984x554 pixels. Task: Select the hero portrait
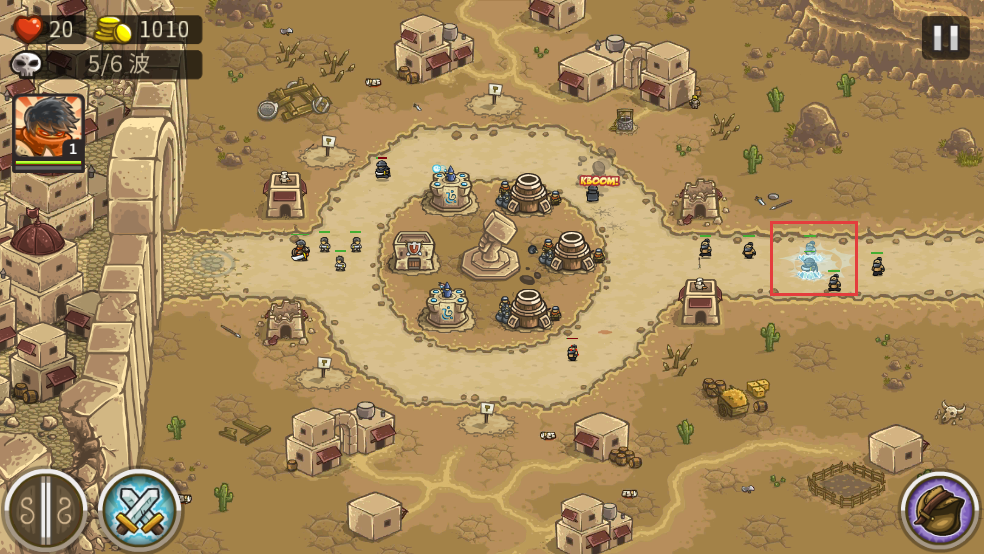click(48, 128)
